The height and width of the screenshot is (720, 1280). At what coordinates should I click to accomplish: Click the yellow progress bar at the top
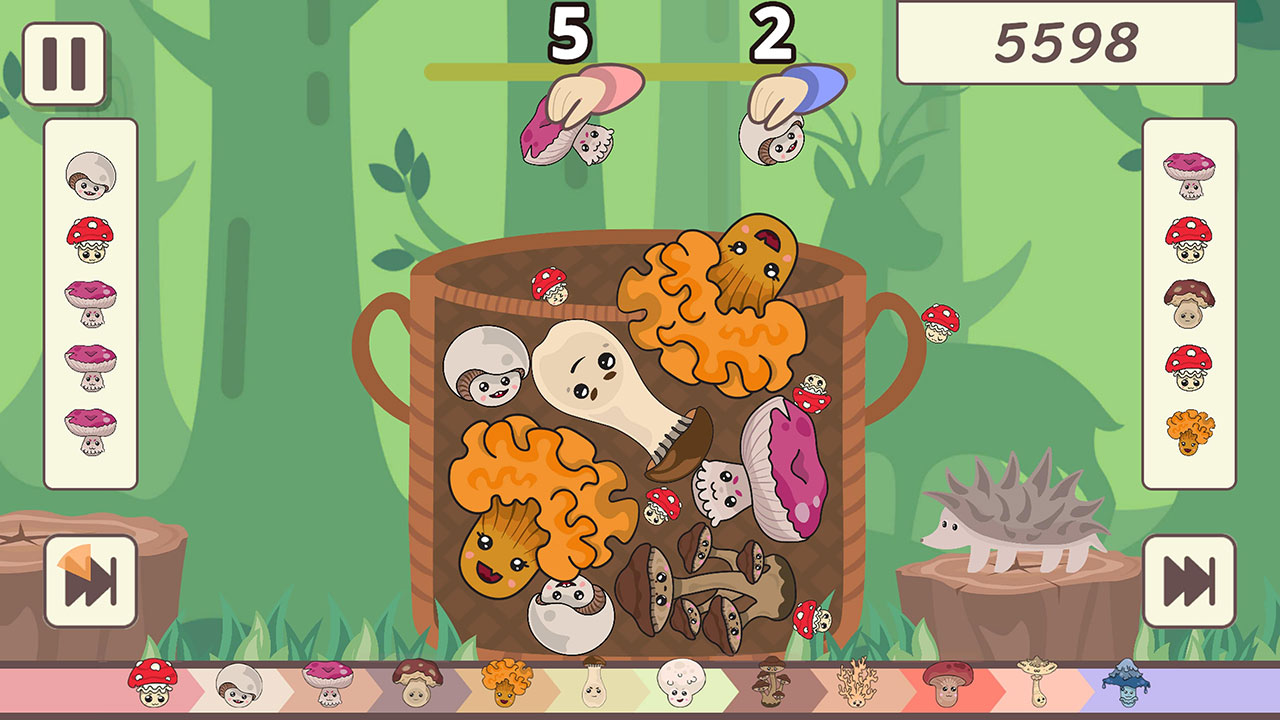point(640,68)
